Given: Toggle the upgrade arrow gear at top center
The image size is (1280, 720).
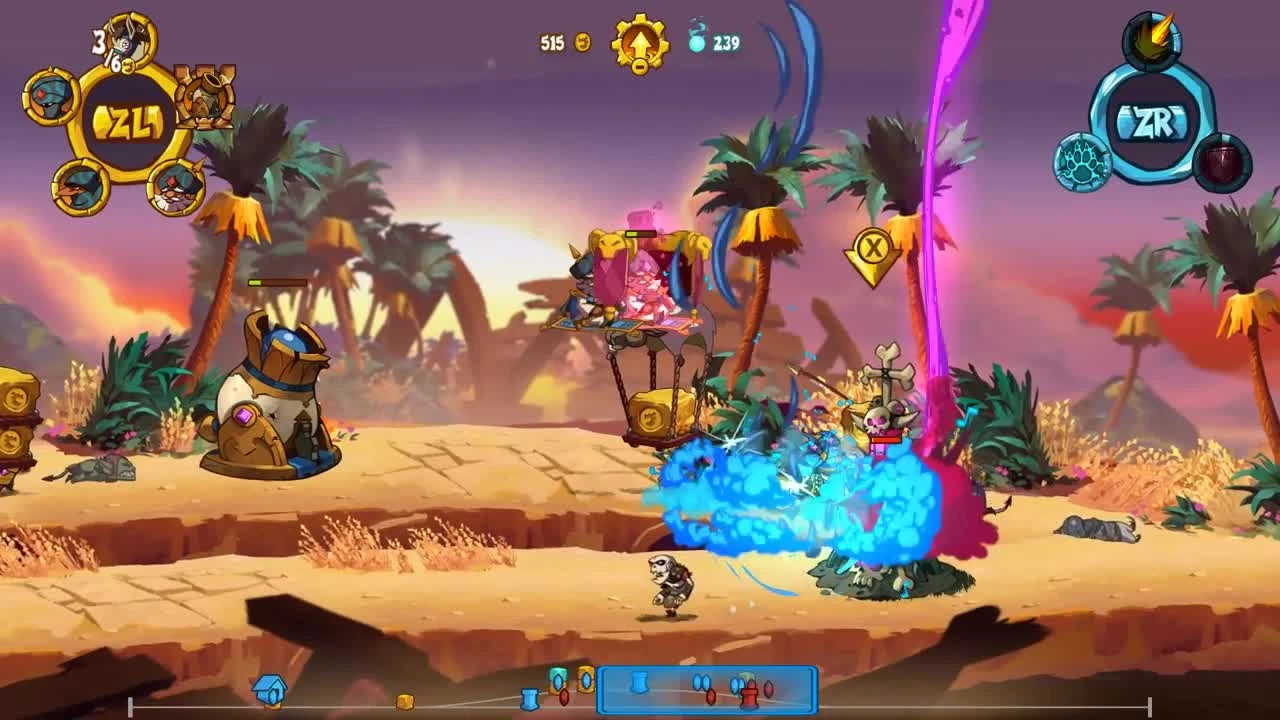Looking at the screenshot, I should pos(638,42).
